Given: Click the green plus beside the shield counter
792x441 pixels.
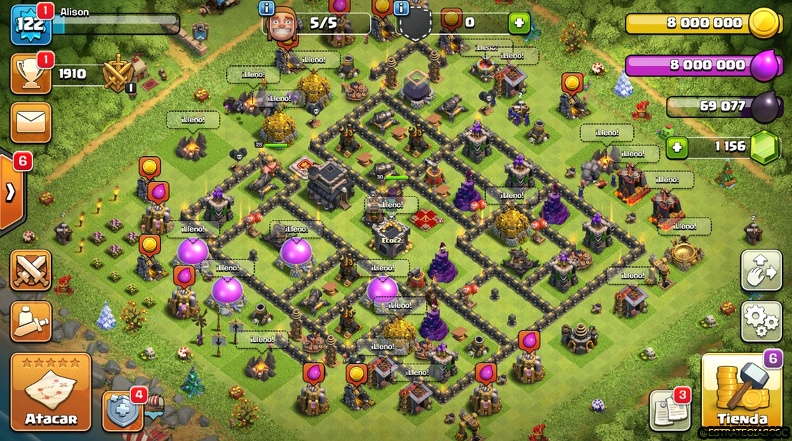Looking at the screenshot, I should tap(517, 22).
